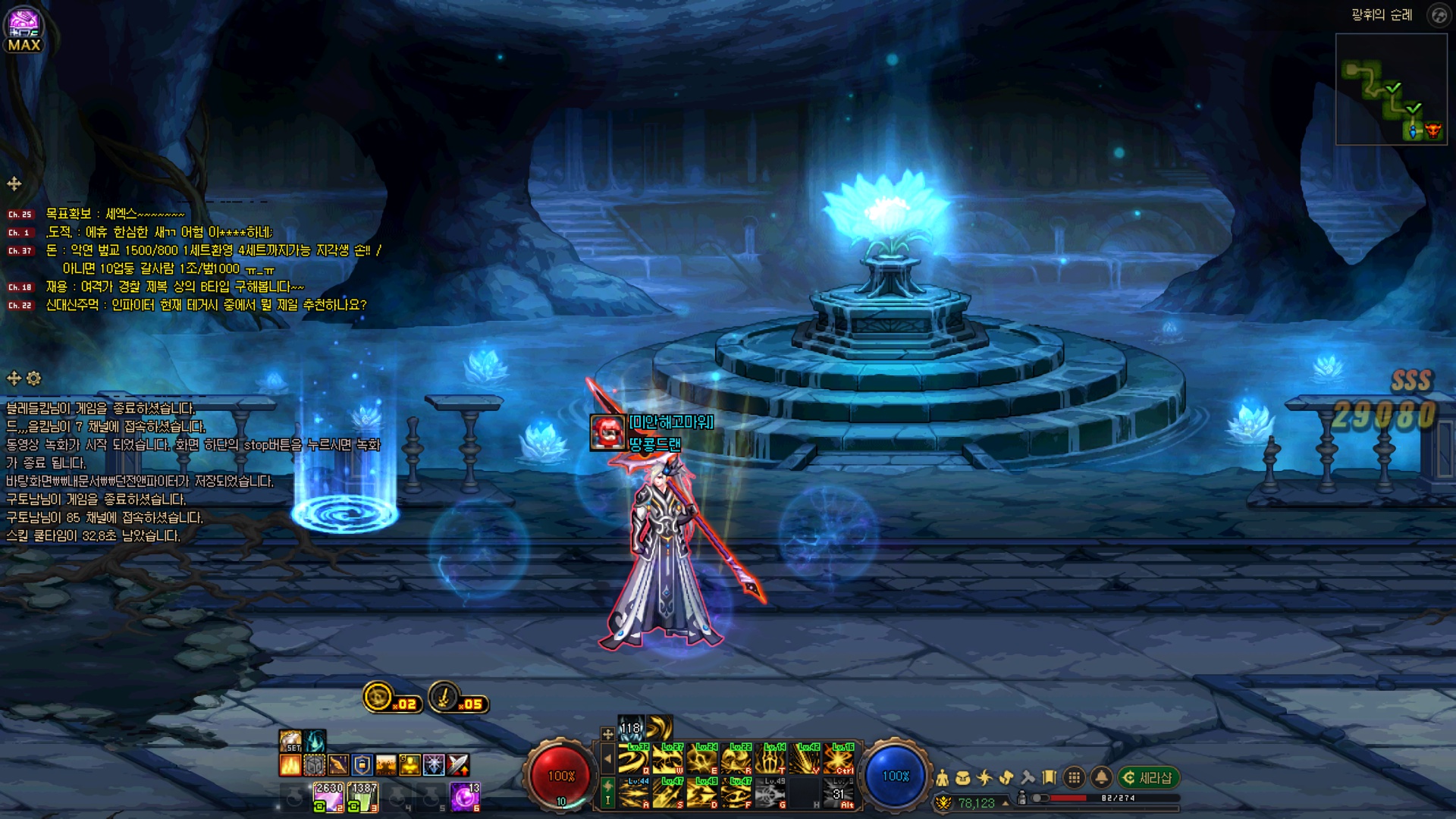Image resolution: width=1456 pixels, height=819 pixels.
Task: Select the boss room marker on minimap
Action: tap(1432, 130)
